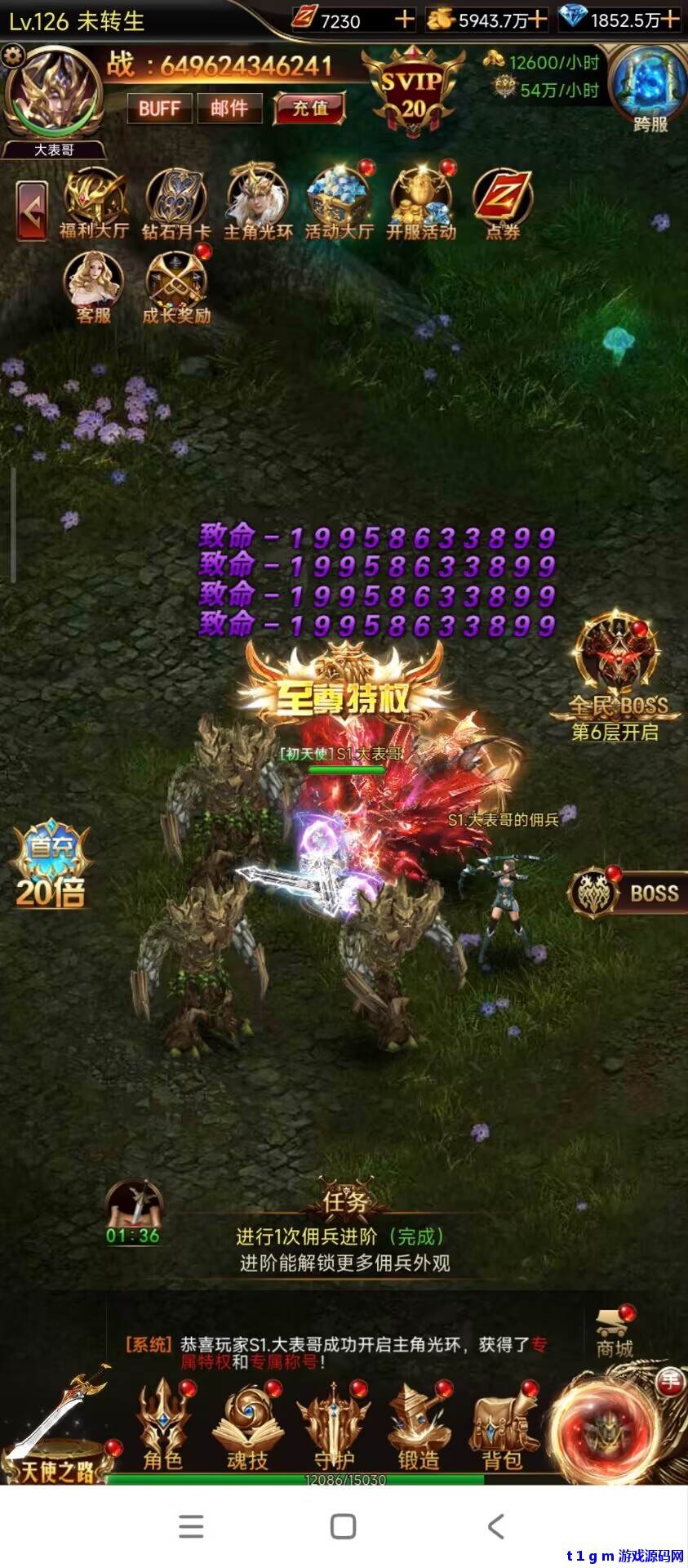688x1568 pixels.
Task: Open 福利大厅 welfare hall
Action: 94,204
